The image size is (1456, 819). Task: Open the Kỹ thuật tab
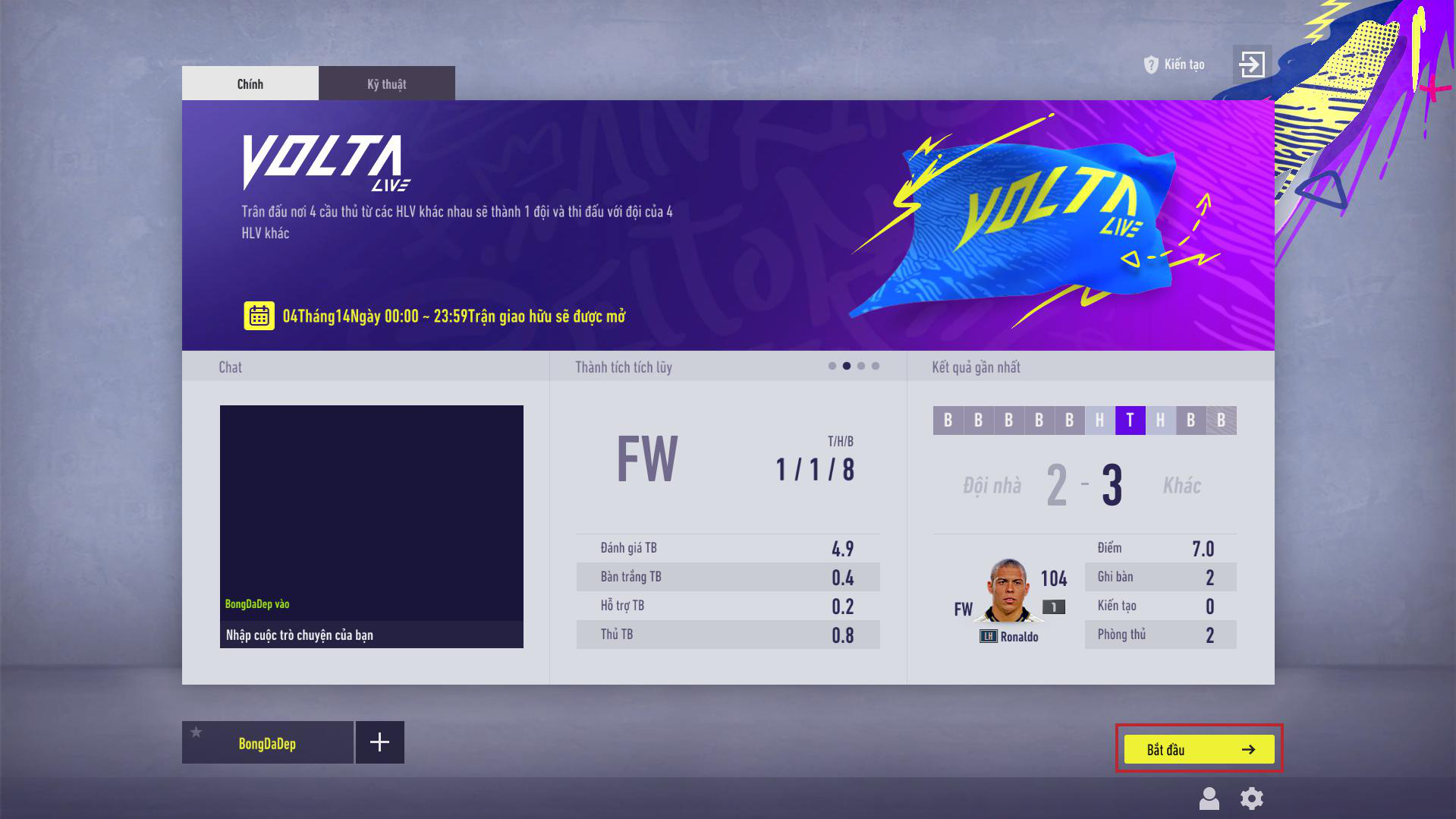[386, 83]
